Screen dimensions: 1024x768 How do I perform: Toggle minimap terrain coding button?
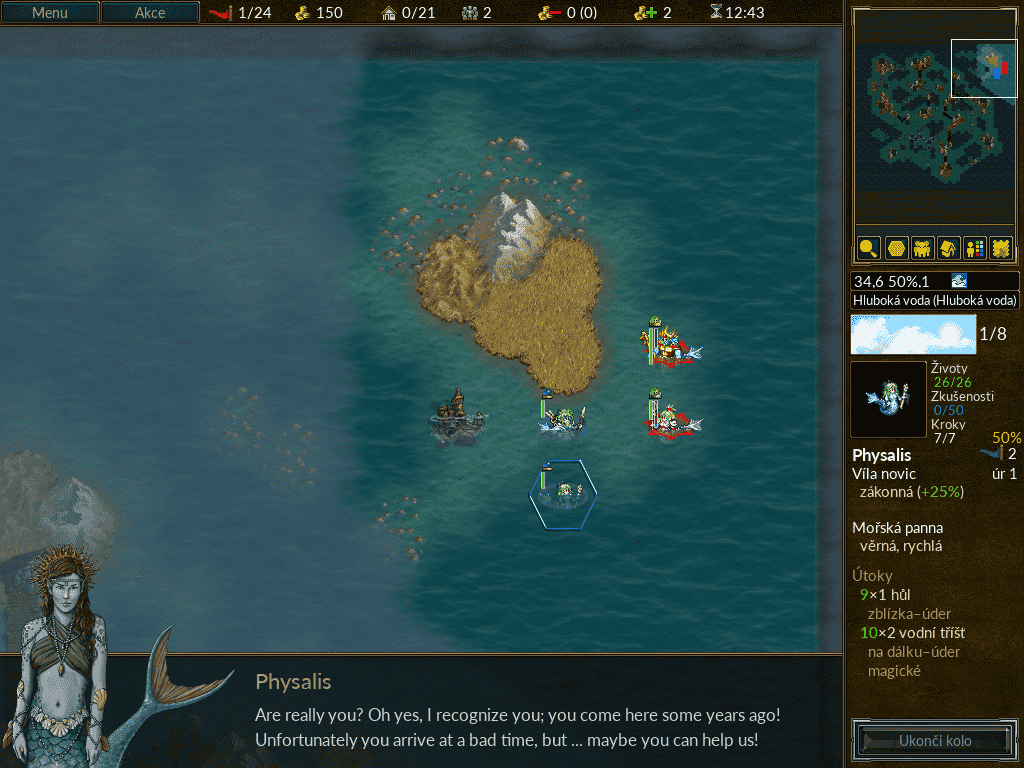click(1000, 247)
